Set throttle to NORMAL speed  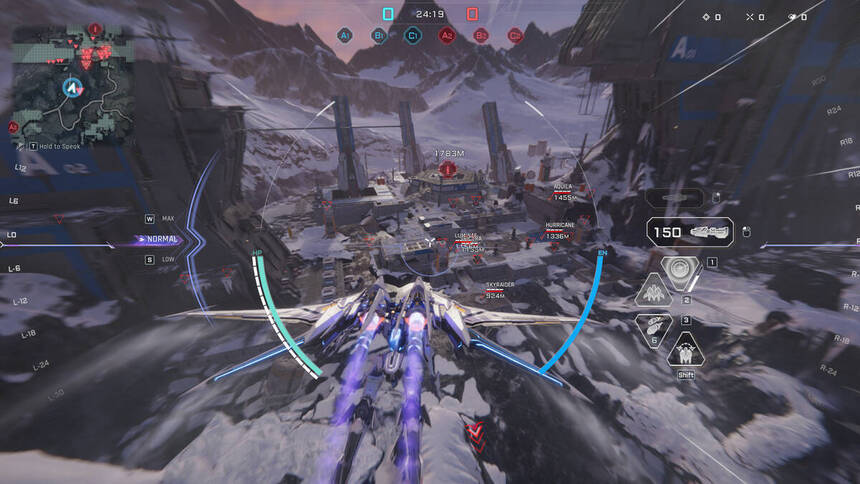pyautogui.click(x=162, y=239)
